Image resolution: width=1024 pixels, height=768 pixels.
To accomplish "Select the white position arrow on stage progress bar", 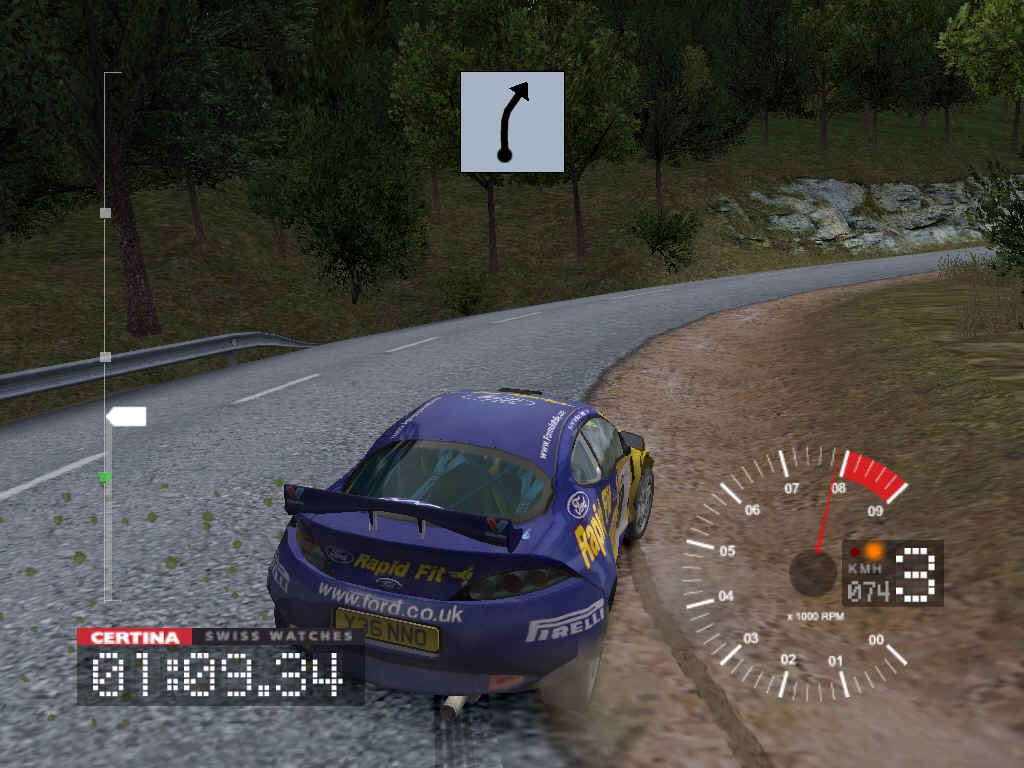I will coord(126,416).
